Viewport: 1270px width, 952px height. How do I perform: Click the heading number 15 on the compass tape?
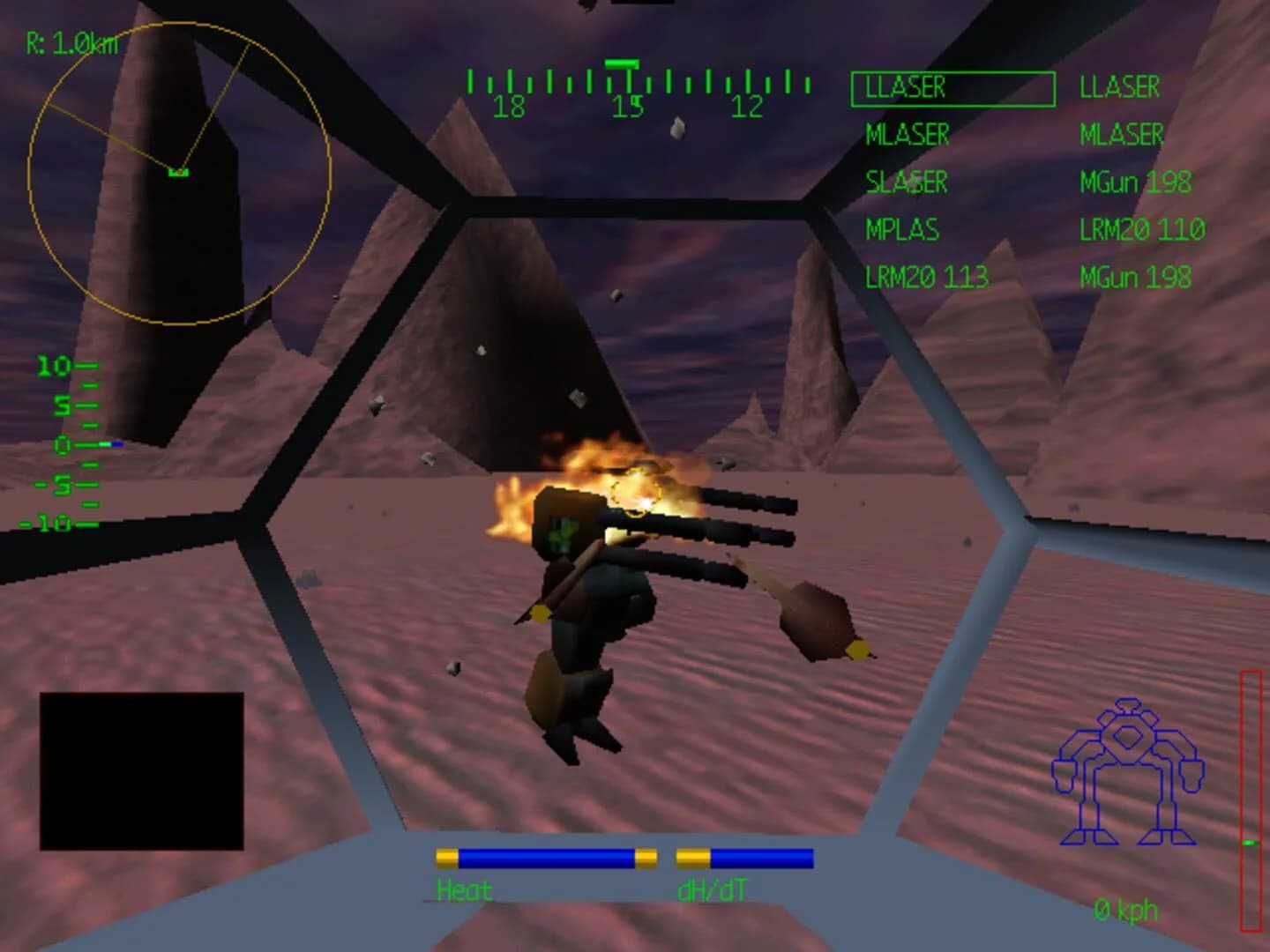628,108
